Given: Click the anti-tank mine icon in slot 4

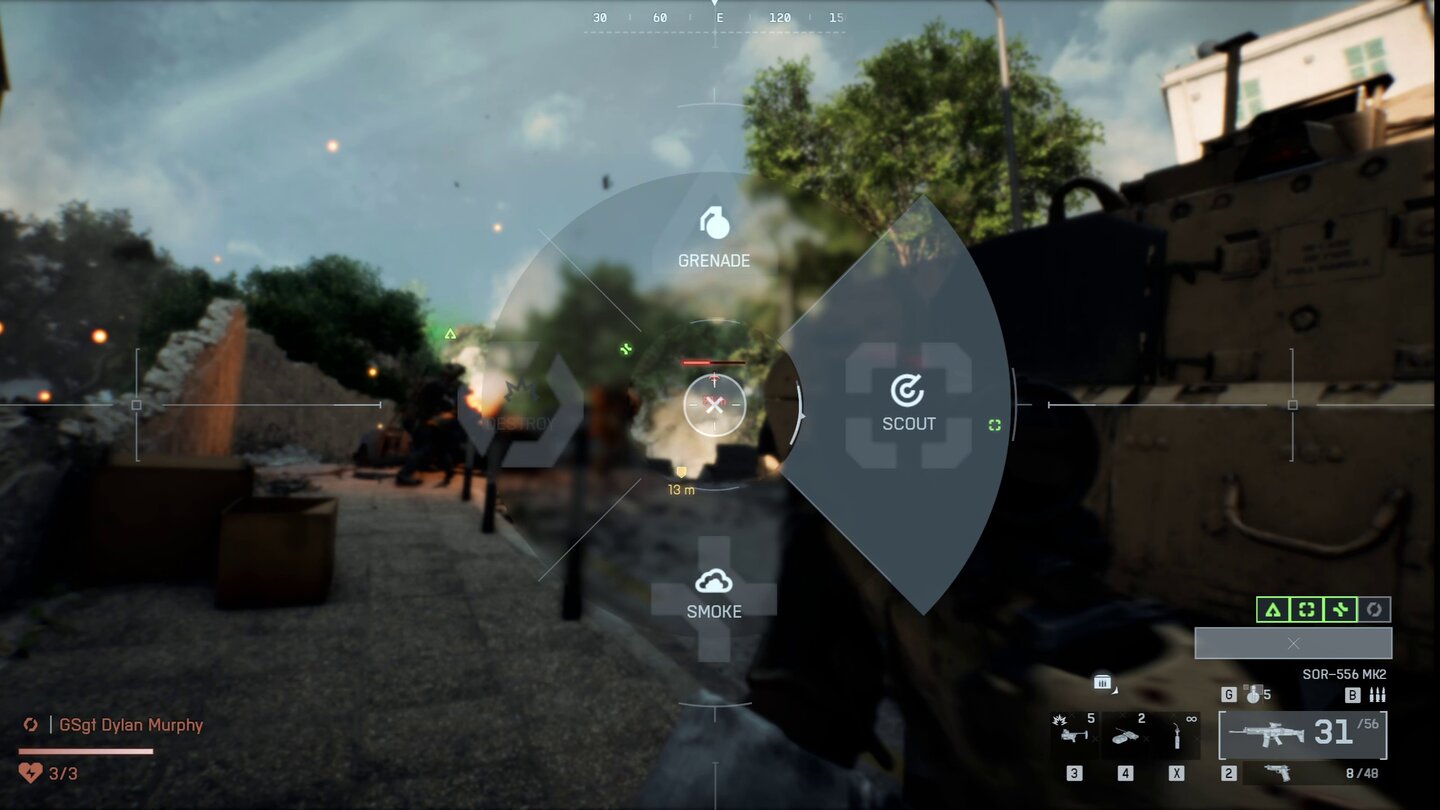Looking at the screenshot, I should coord(1126,734).
